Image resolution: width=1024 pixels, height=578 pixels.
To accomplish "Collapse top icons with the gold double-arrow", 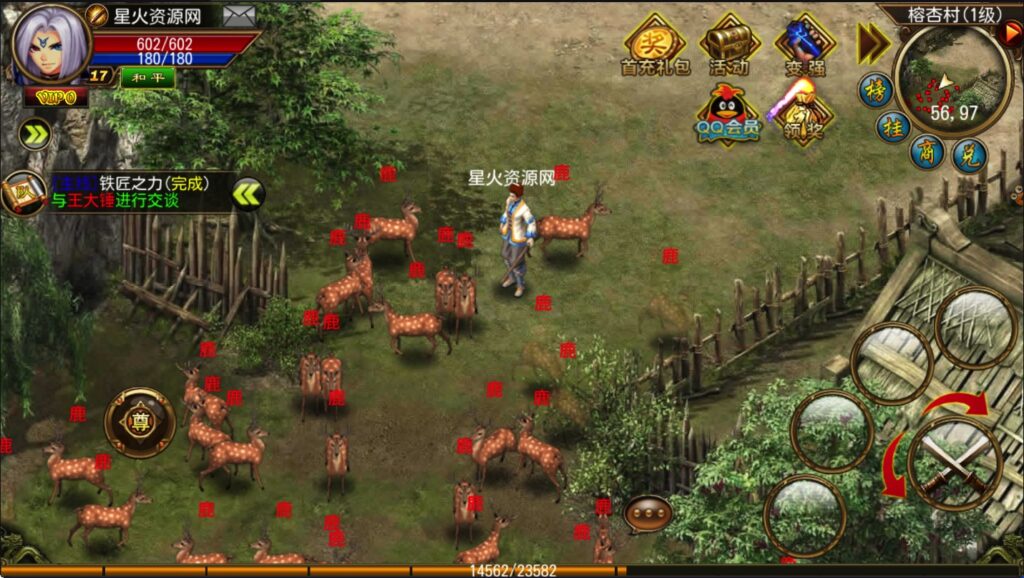I will click(872, 43).
